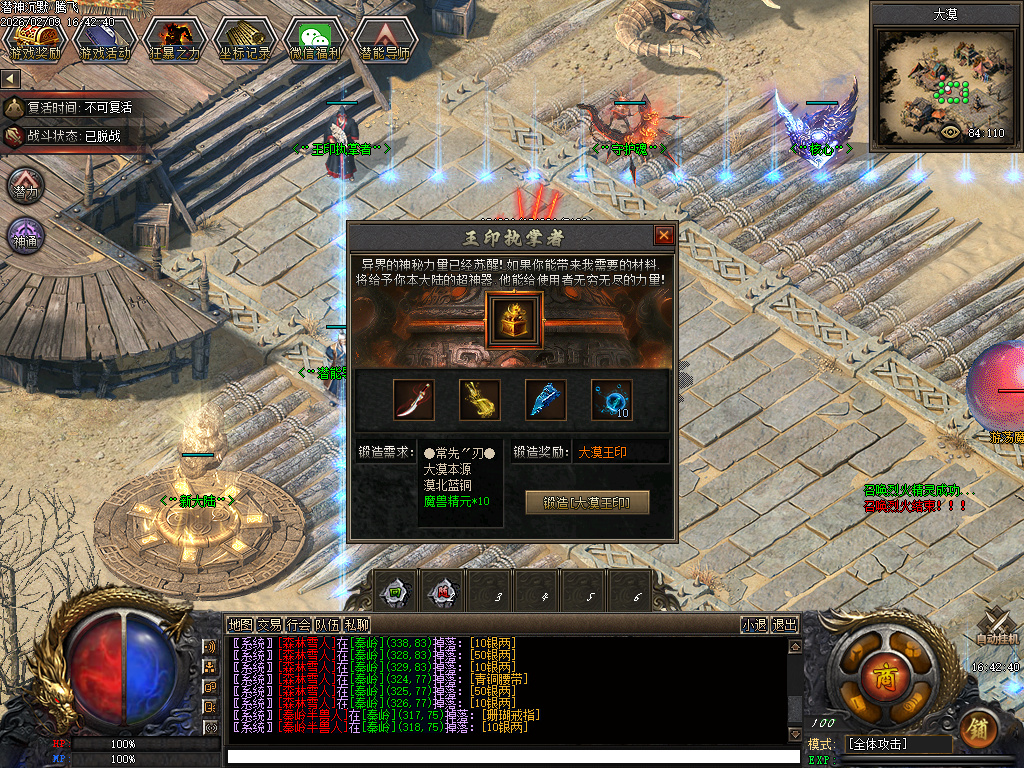Open the 坐标记录 scroll menu
This screenshot has height=768, width=1024.
(x=243, y=40)
